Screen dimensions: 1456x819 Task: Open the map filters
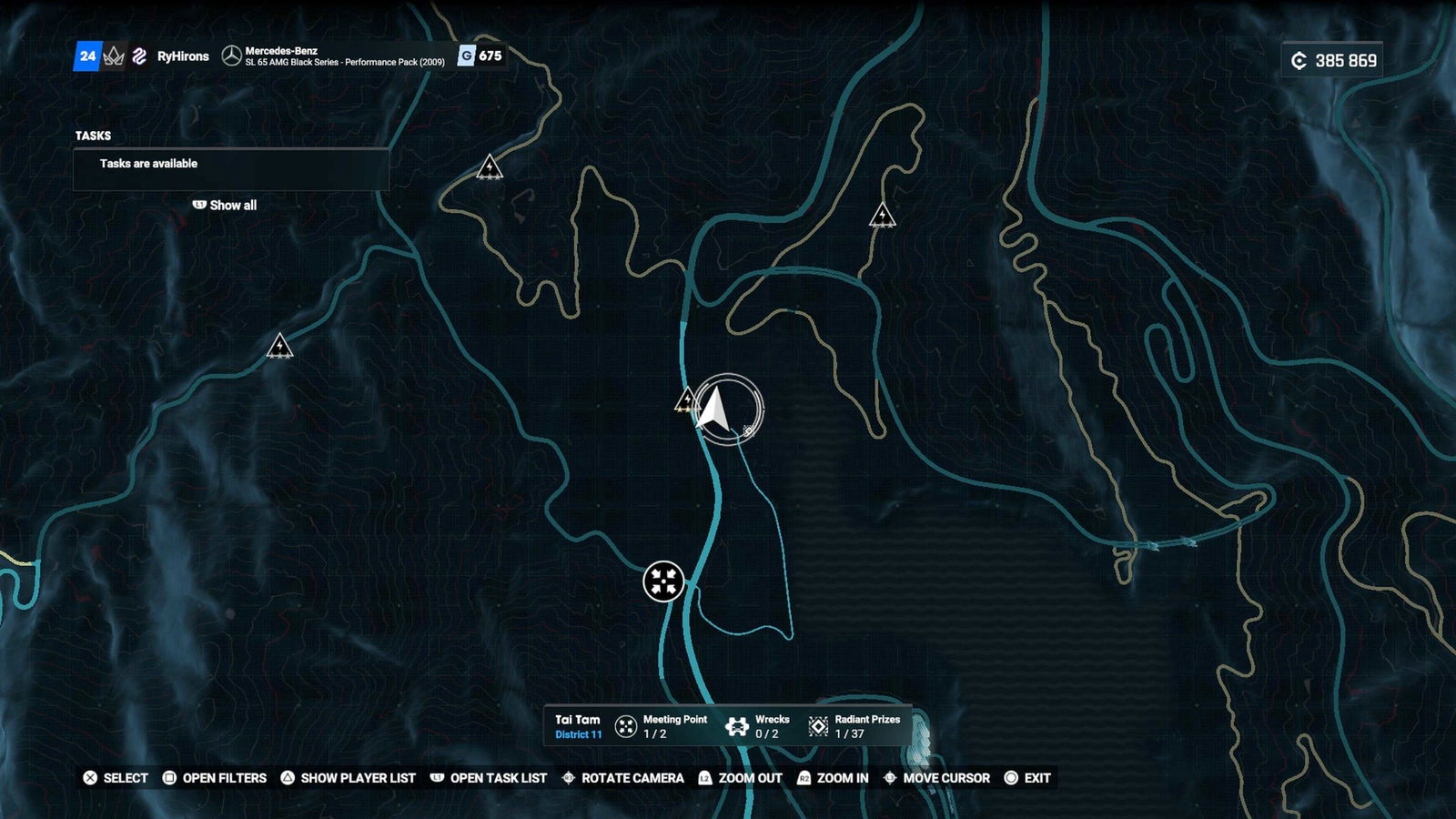pos(215,778)
